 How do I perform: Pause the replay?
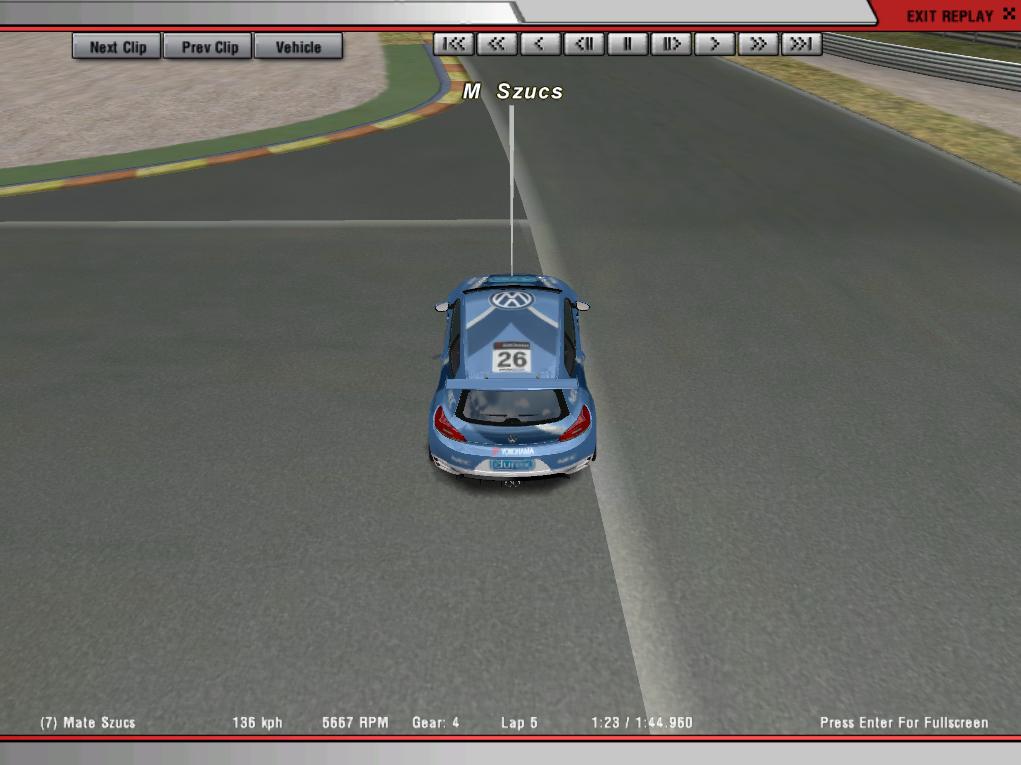[628, 44]
